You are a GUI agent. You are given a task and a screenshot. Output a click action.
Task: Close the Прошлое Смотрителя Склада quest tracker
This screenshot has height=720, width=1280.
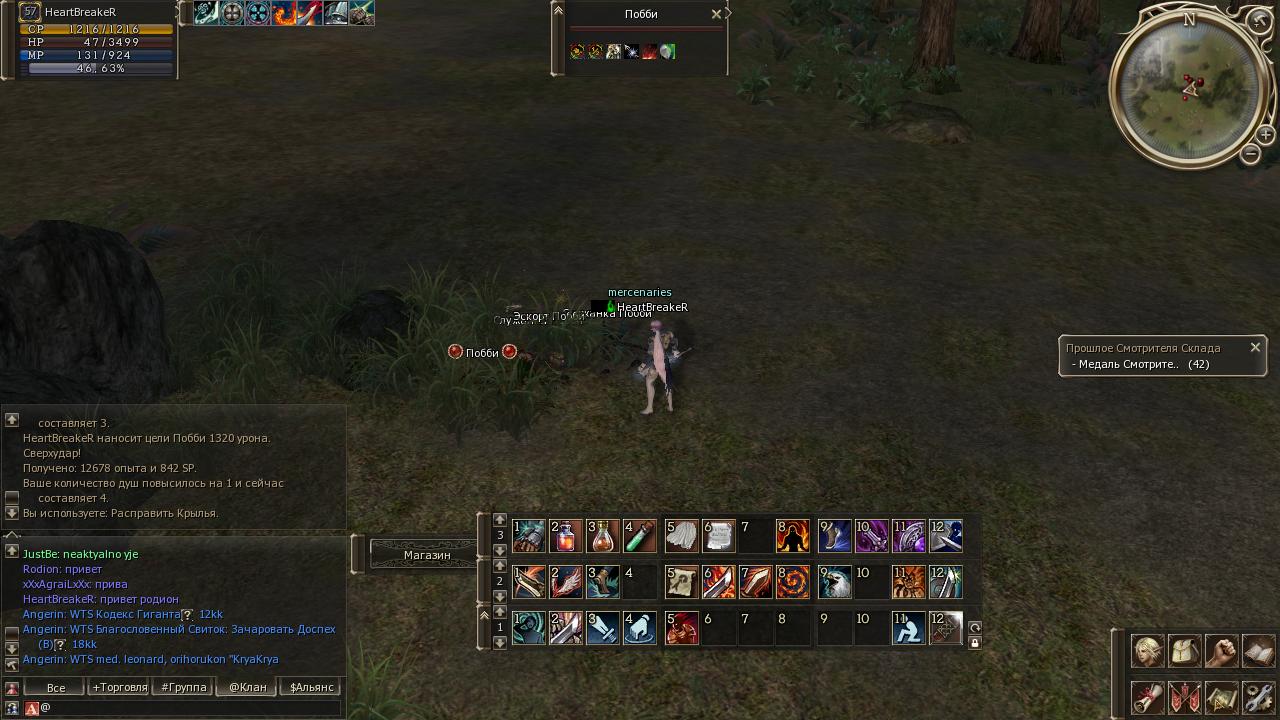[x=1255, y=348]
